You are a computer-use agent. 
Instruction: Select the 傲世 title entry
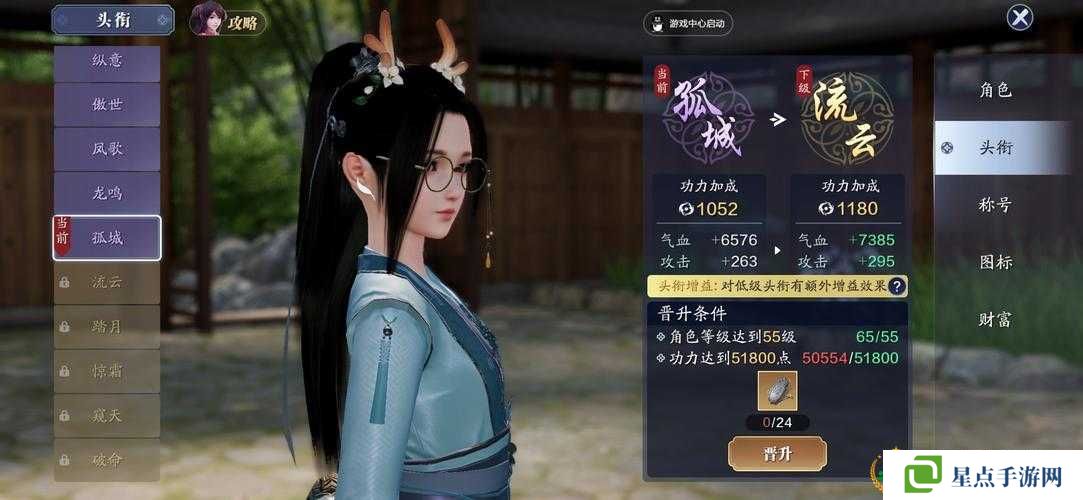pyautogui.click(x=107, y=105)
